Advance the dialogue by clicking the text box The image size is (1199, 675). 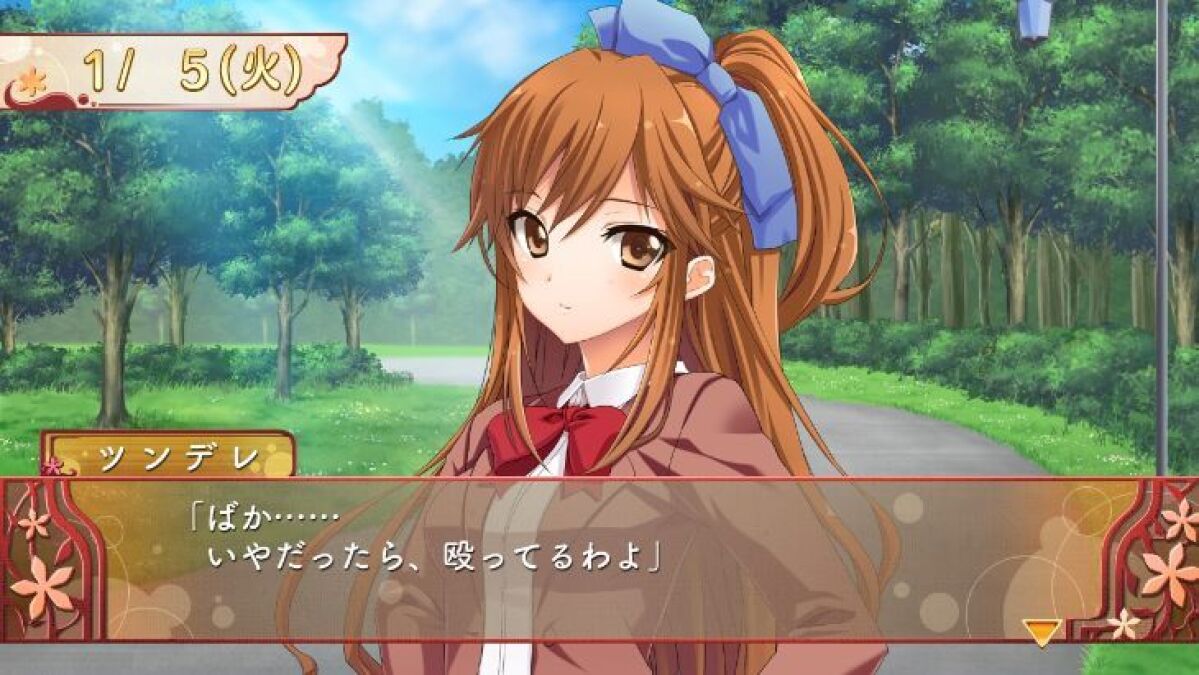pos(600,558)
